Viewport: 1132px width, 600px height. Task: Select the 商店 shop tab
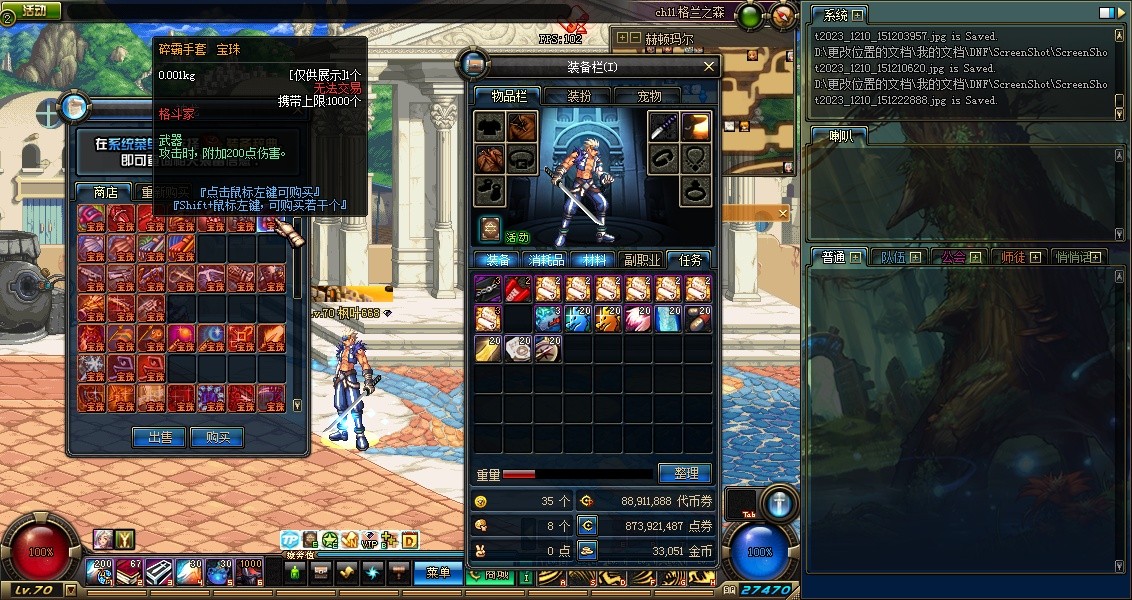106,192
